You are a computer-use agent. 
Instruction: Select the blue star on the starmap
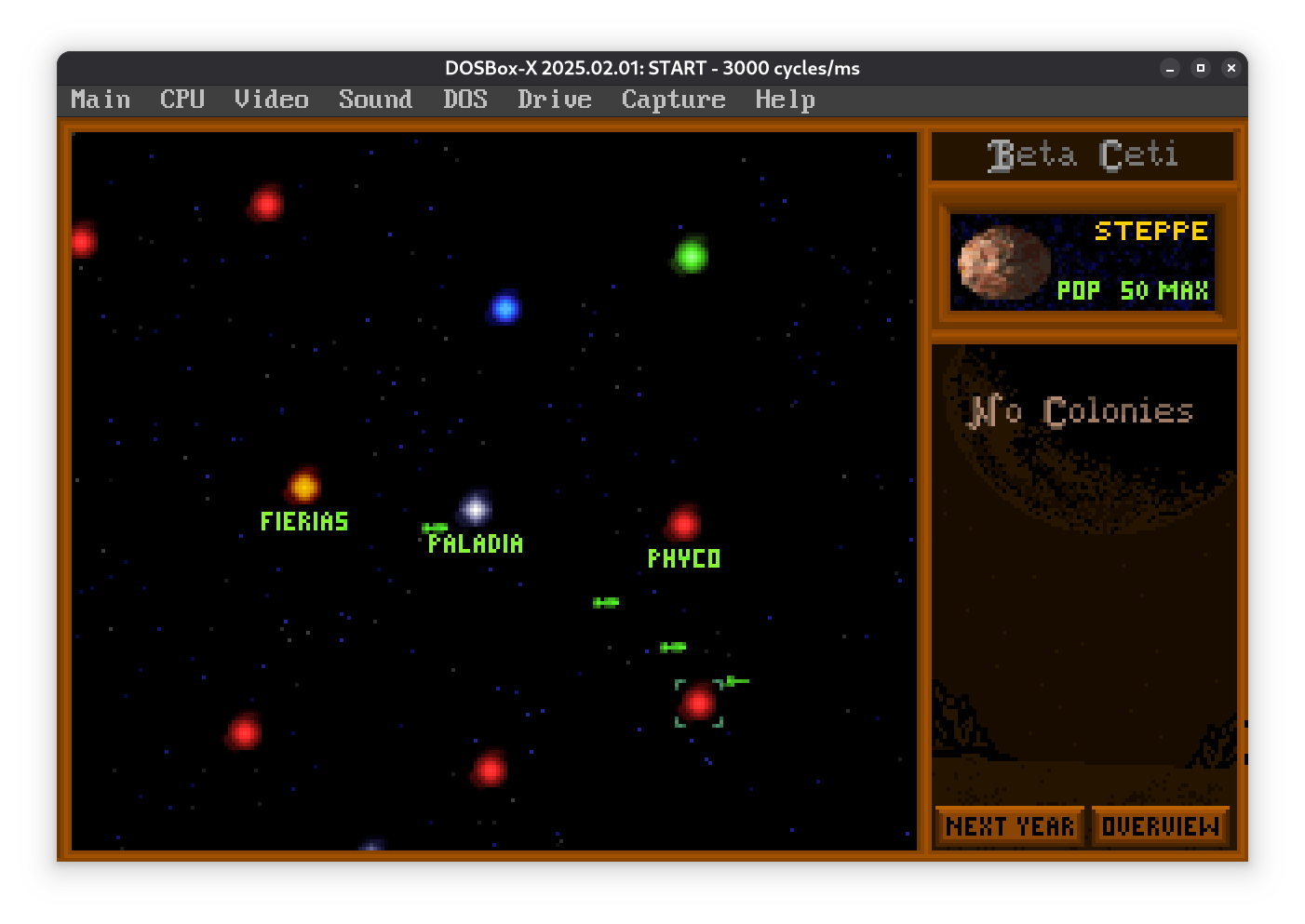coord(505,307)
